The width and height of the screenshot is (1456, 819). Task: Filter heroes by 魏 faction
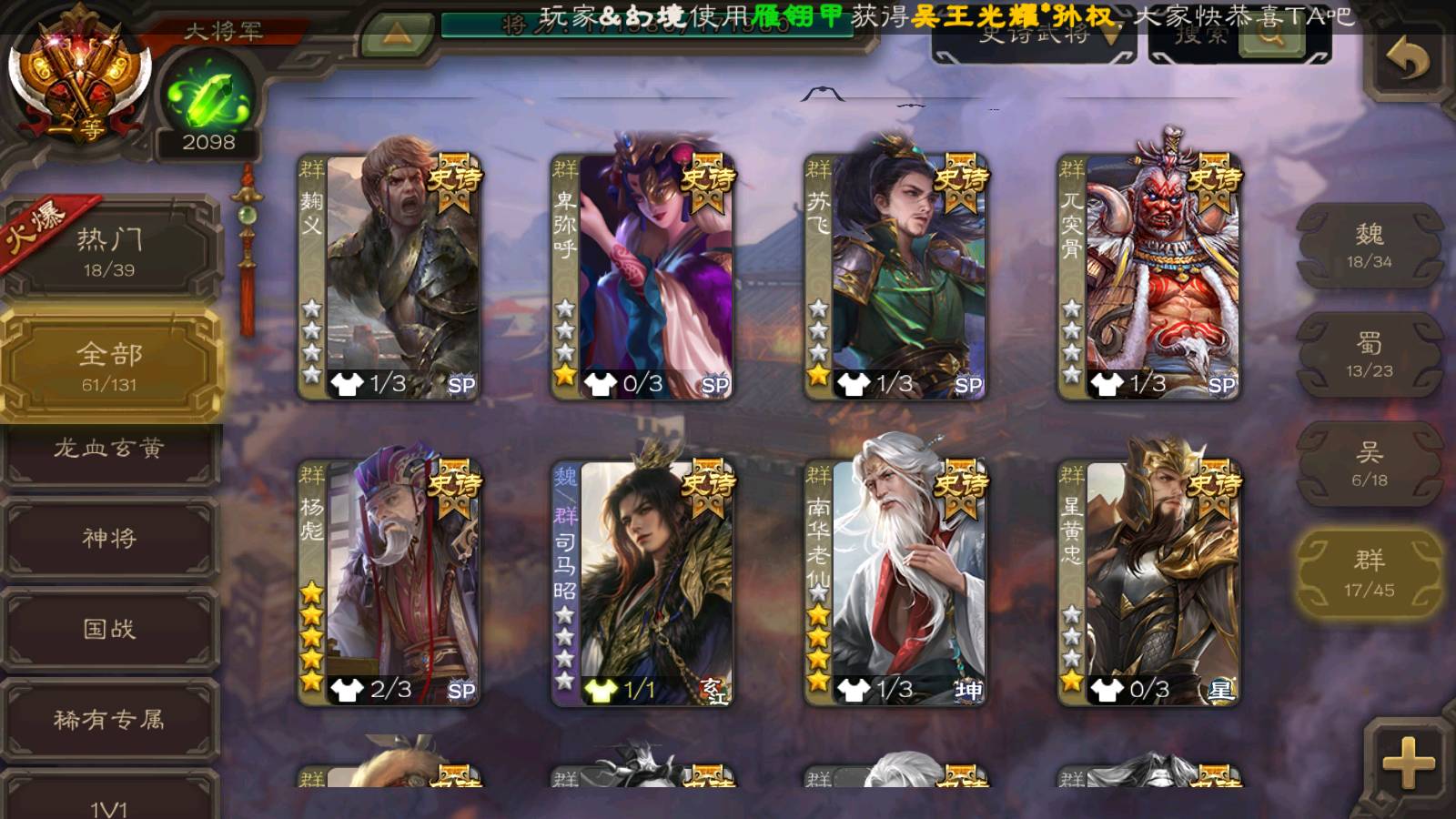point(1369,246)
